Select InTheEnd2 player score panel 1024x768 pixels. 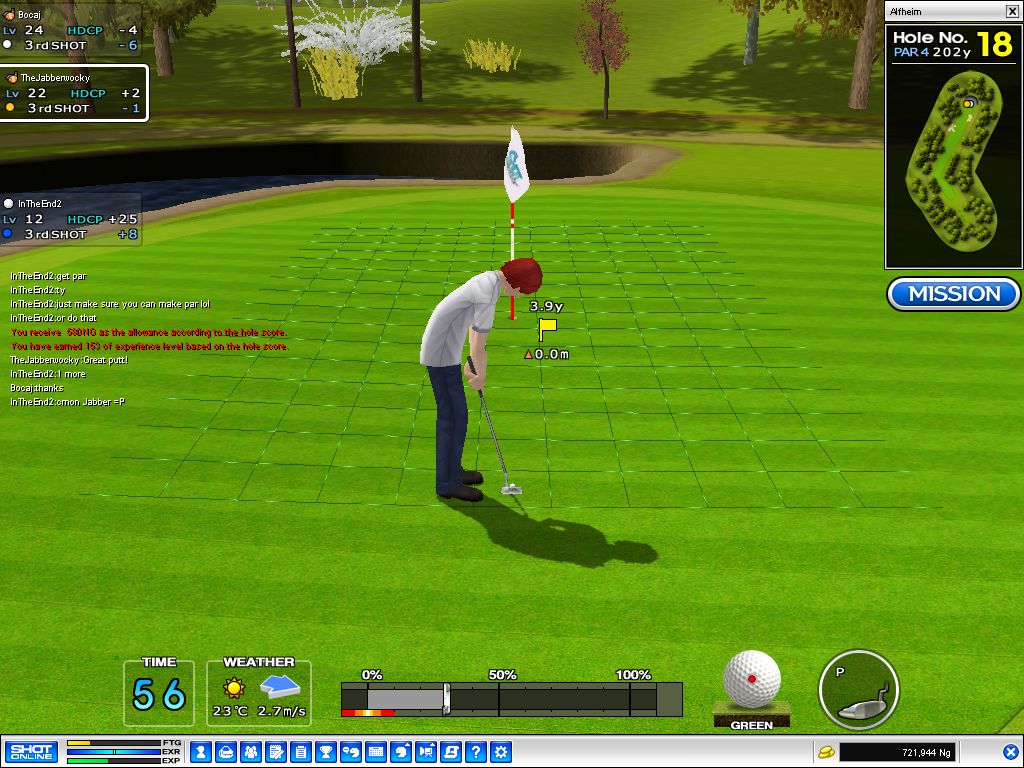coord(70,219)
